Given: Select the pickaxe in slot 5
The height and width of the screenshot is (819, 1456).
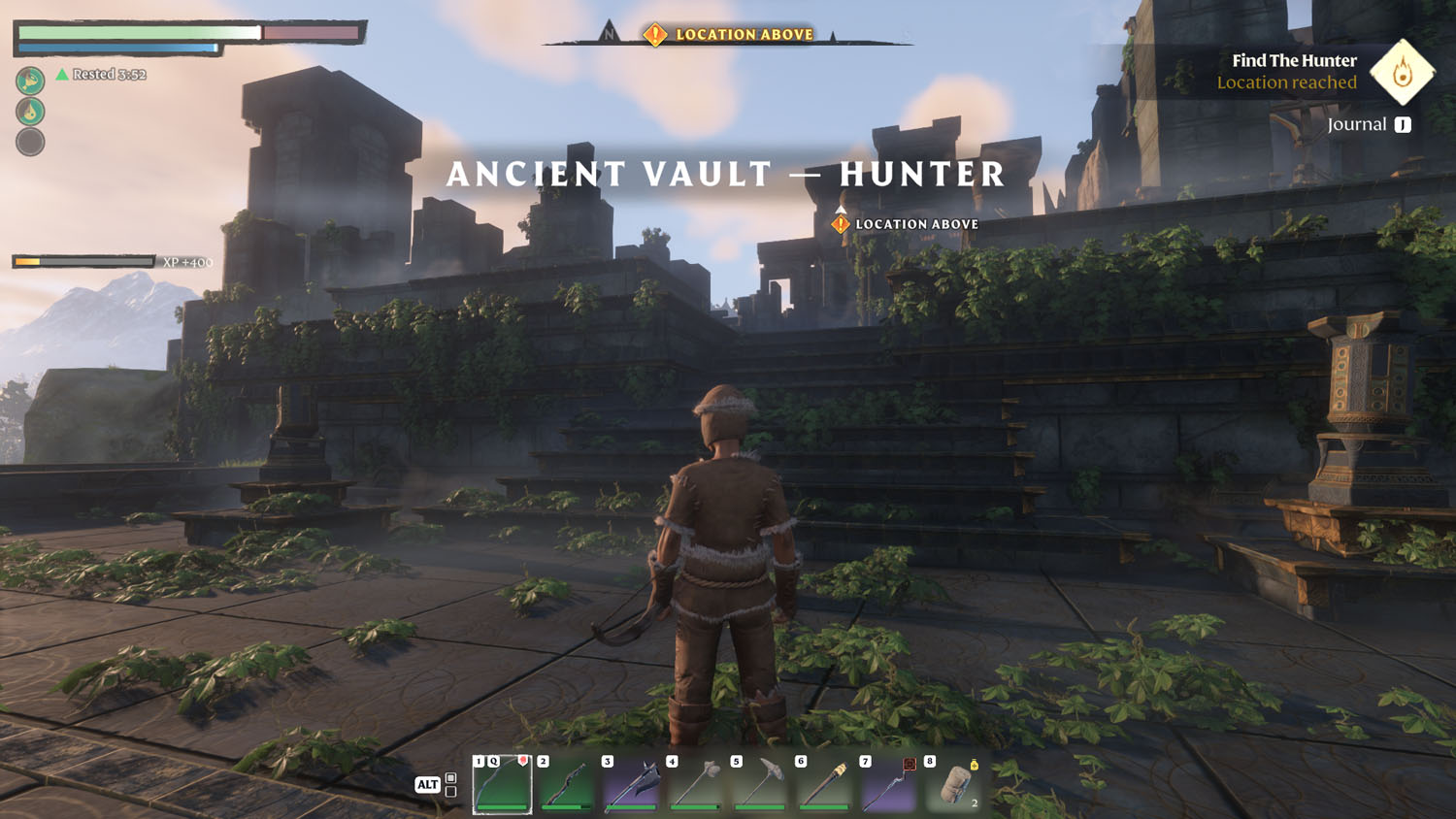Looking at the screenshot, I should (x=759, y=784).
